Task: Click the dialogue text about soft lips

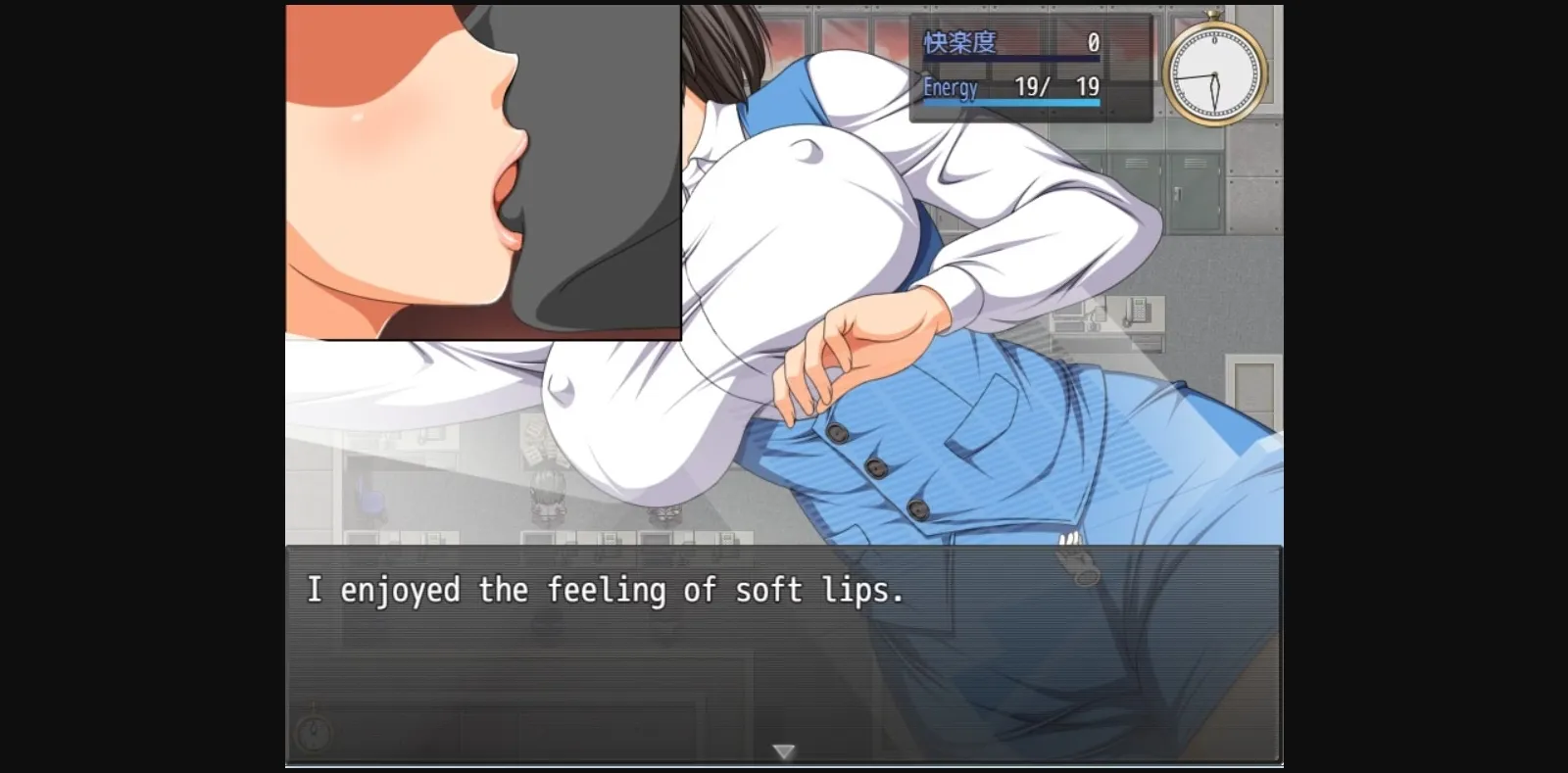Action: click(x=606, y=591)
